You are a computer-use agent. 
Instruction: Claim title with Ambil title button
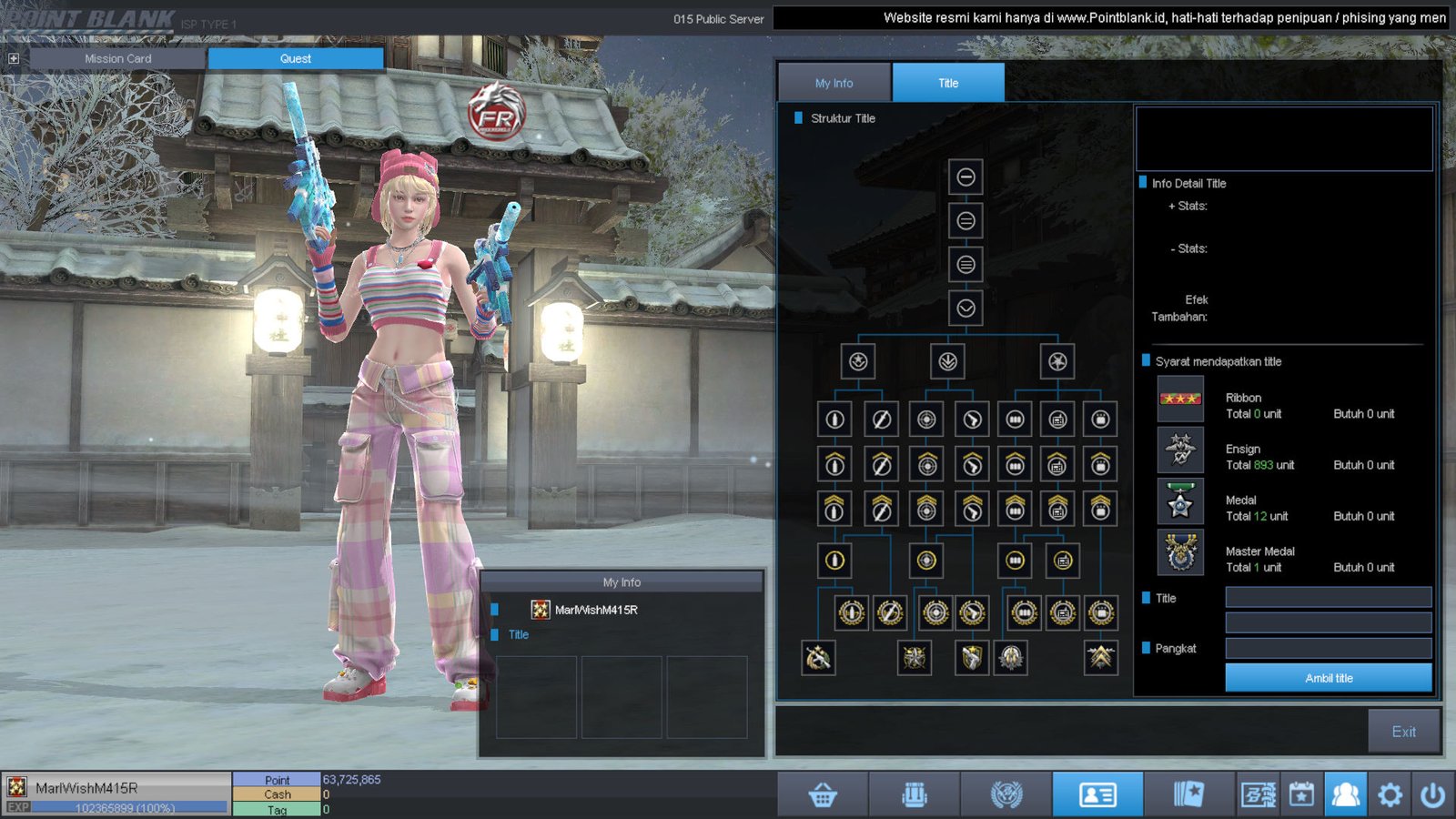point(1328,678)
